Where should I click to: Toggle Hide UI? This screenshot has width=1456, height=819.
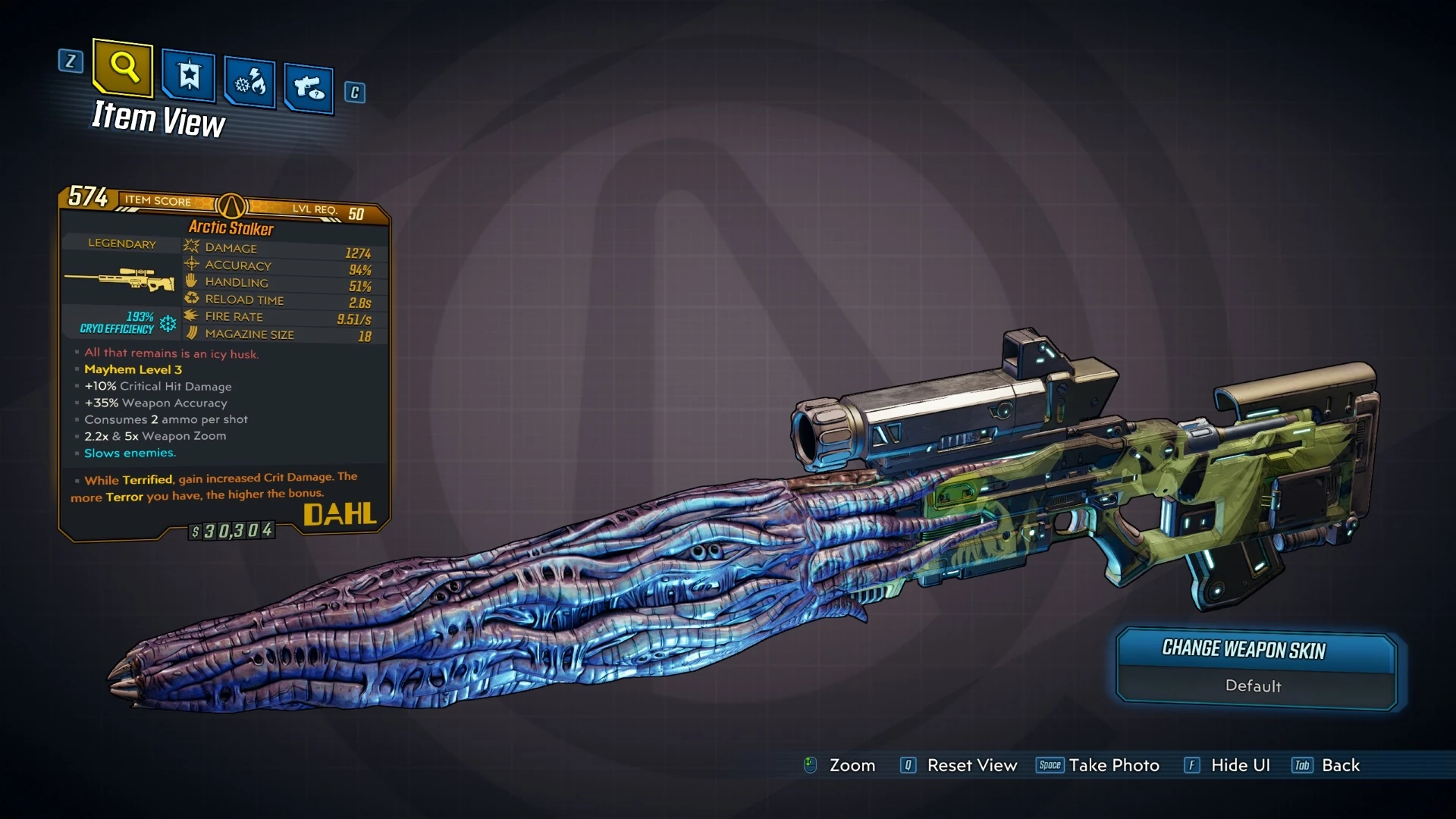[x=1239, y=765]
